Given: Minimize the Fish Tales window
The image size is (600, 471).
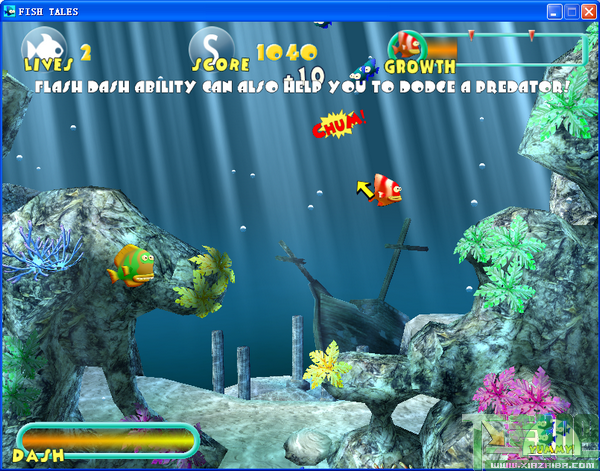Looking at the screenshot, I should click(x=556, y=11).
